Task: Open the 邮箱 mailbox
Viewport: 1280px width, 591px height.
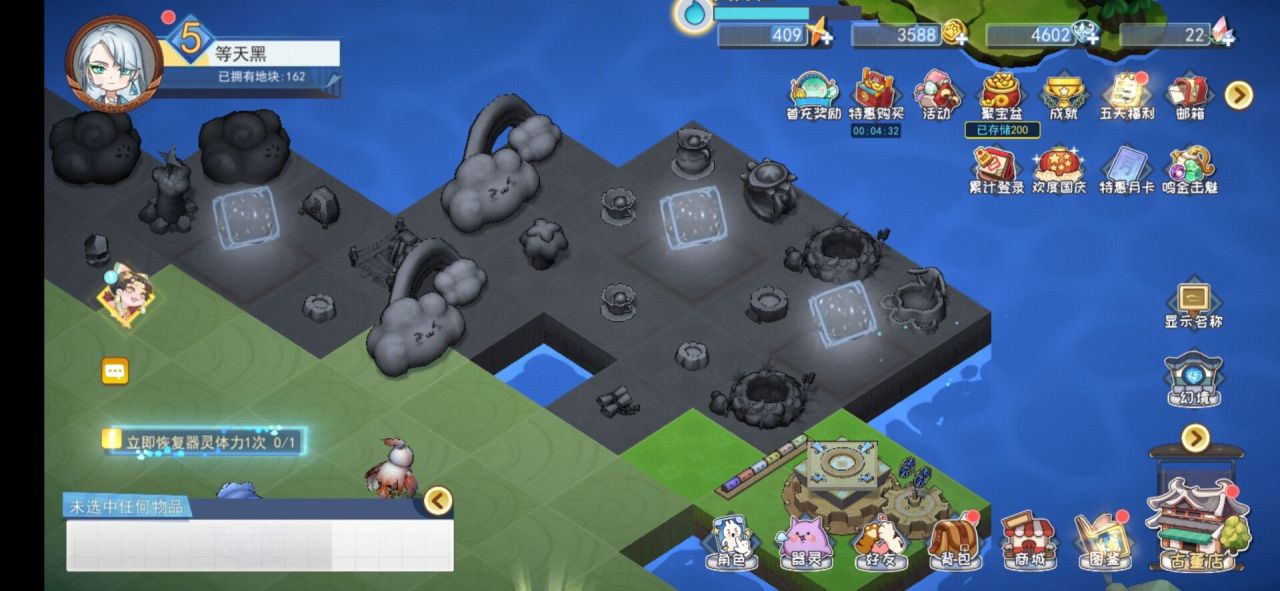Action: [1189, 95]
